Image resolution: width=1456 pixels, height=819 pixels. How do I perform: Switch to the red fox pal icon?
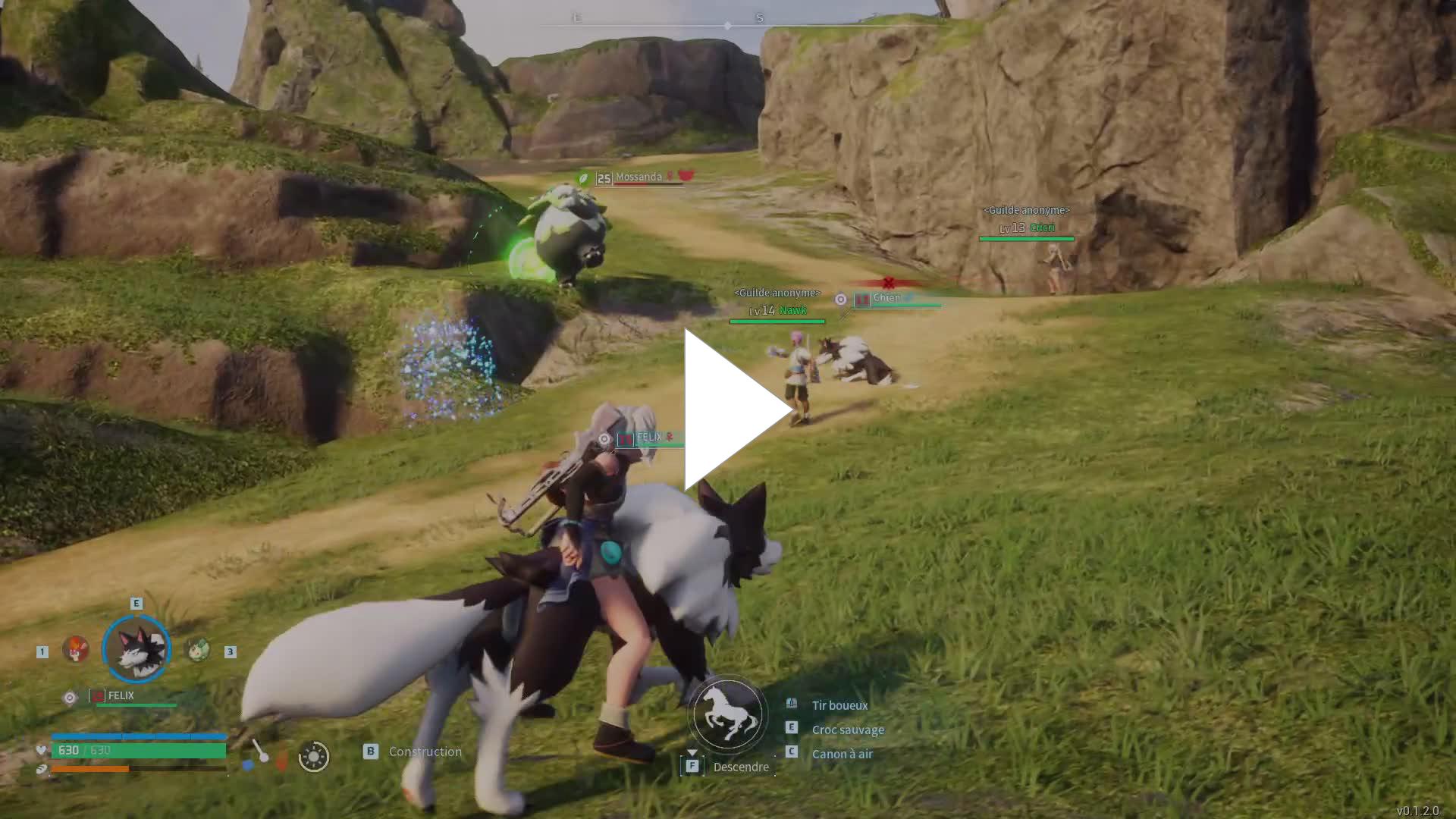click(75, 649)
